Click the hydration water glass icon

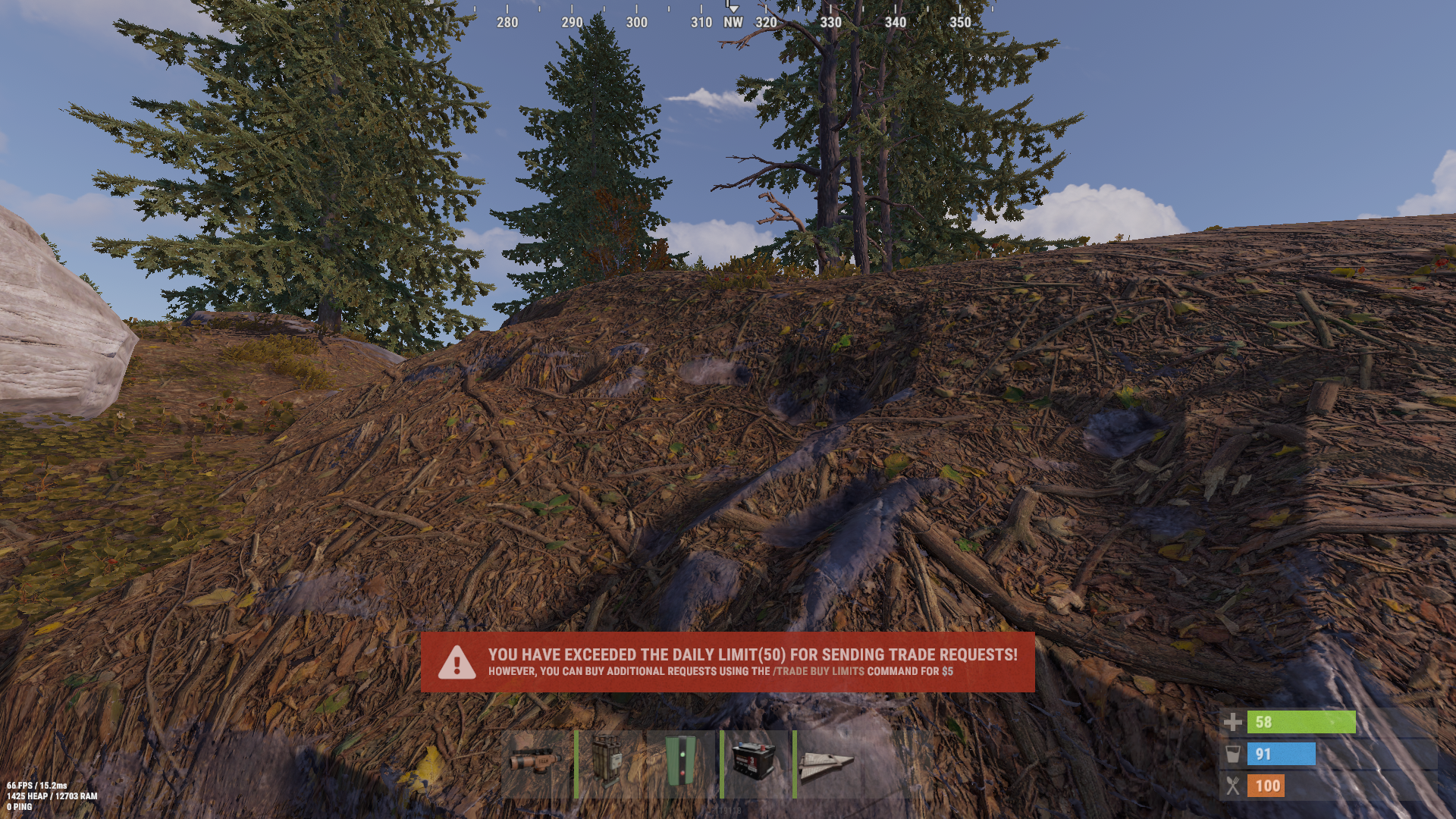tap(1235, 755)
